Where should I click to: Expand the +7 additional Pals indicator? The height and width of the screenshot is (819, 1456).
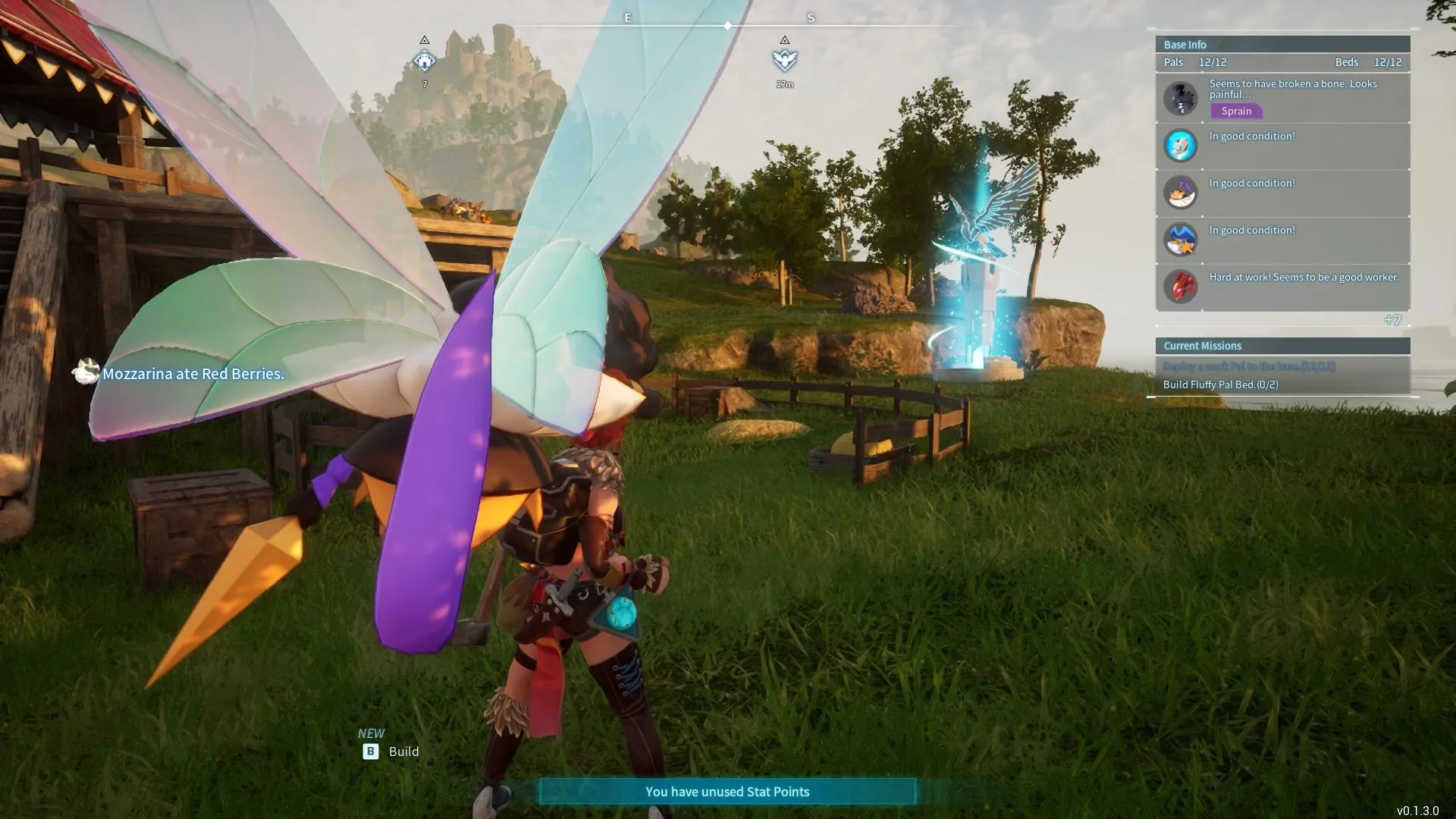pyautogui.click(x=1392, y=320)
